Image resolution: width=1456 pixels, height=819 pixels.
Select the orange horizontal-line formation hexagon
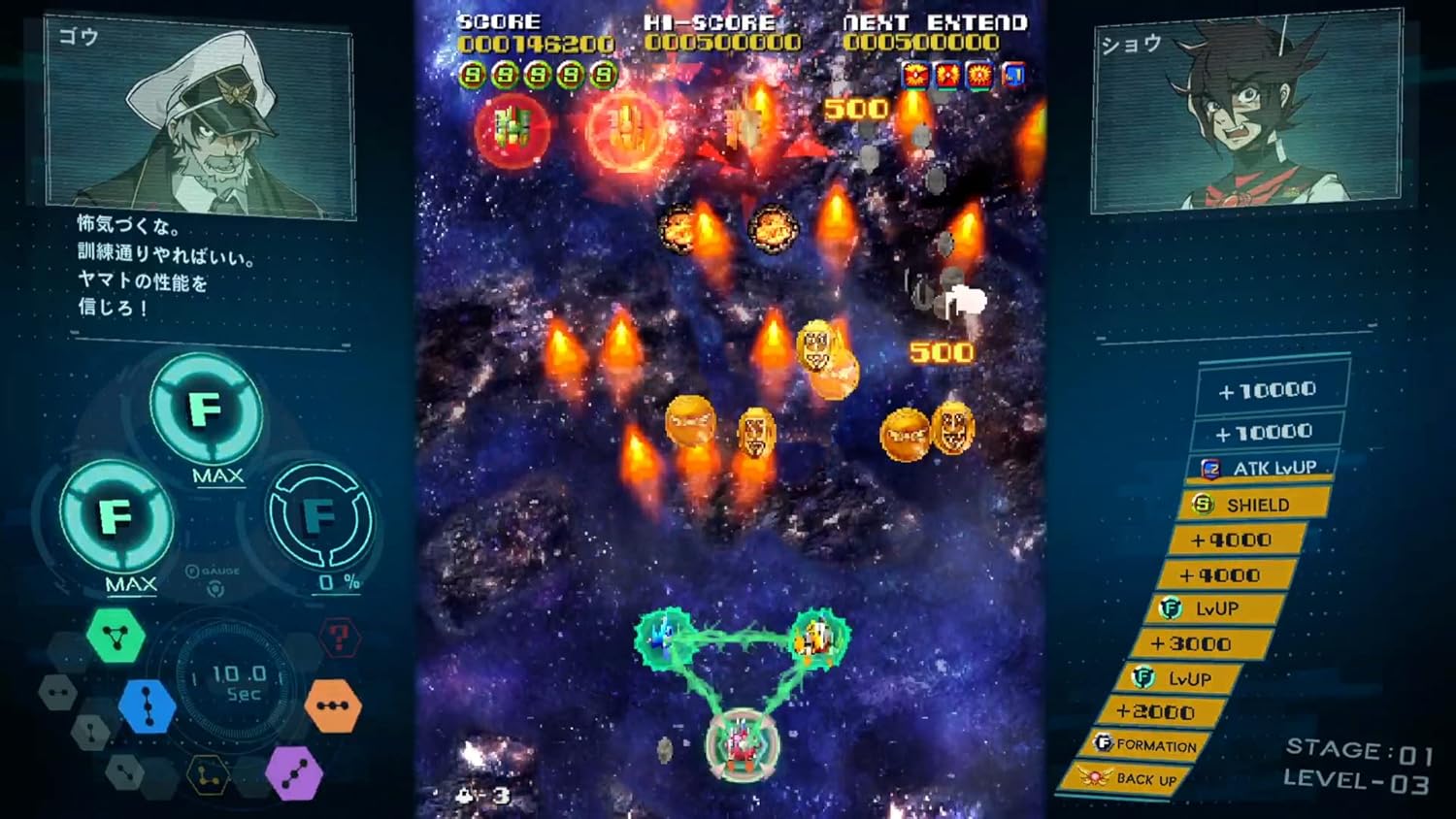click(332, 705)
